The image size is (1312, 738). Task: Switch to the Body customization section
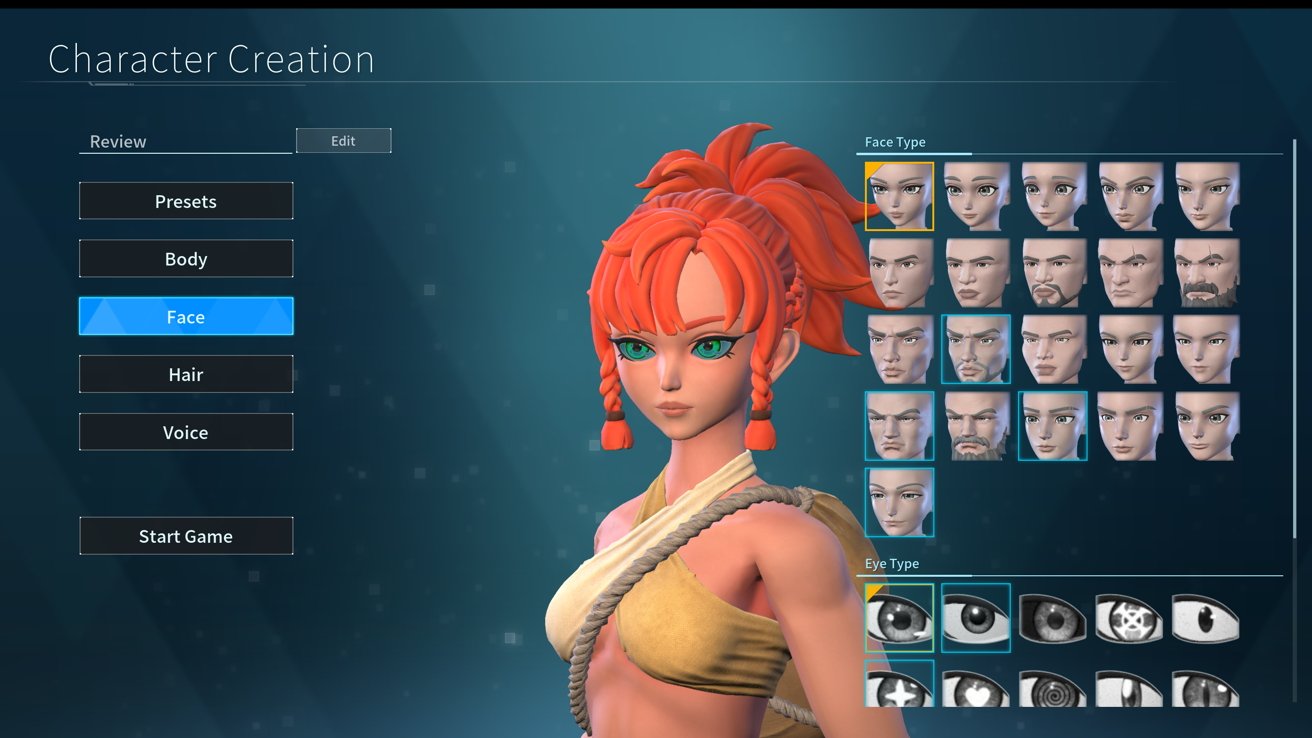[x=186, y=259]
